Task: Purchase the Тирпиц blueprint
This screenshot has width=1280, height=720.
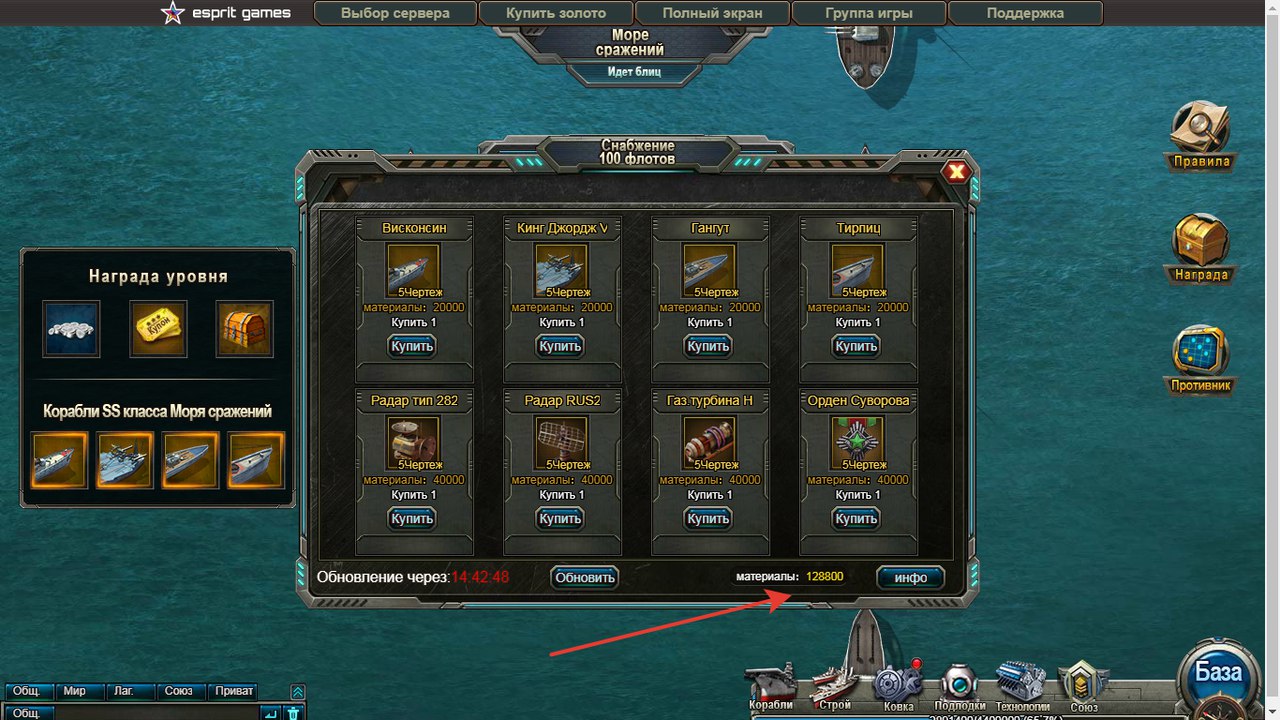Action: (856, 346)
